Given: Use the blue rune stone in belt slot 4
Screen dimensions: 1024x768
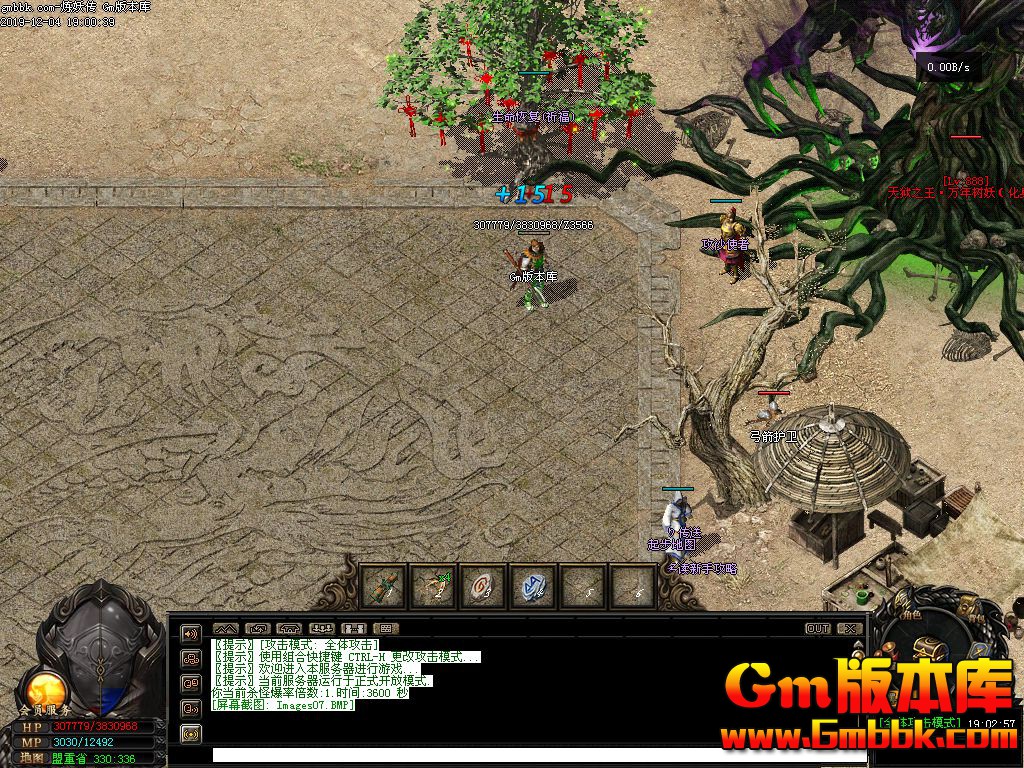Looking at the screenshot, I should click(533, 586).
